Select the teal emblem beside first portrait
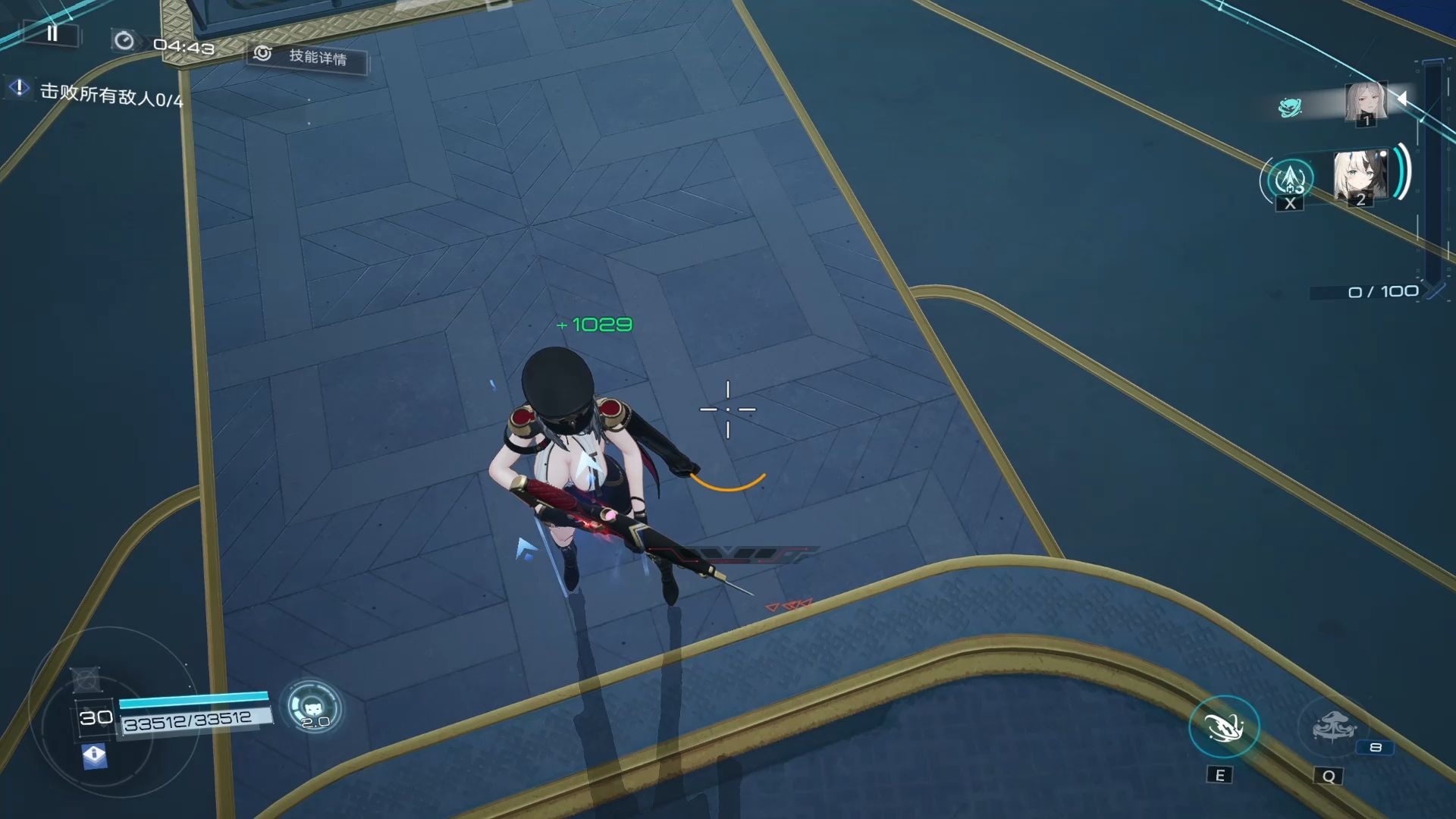This screenshot has height=819, width=1456. [1289, 108]
